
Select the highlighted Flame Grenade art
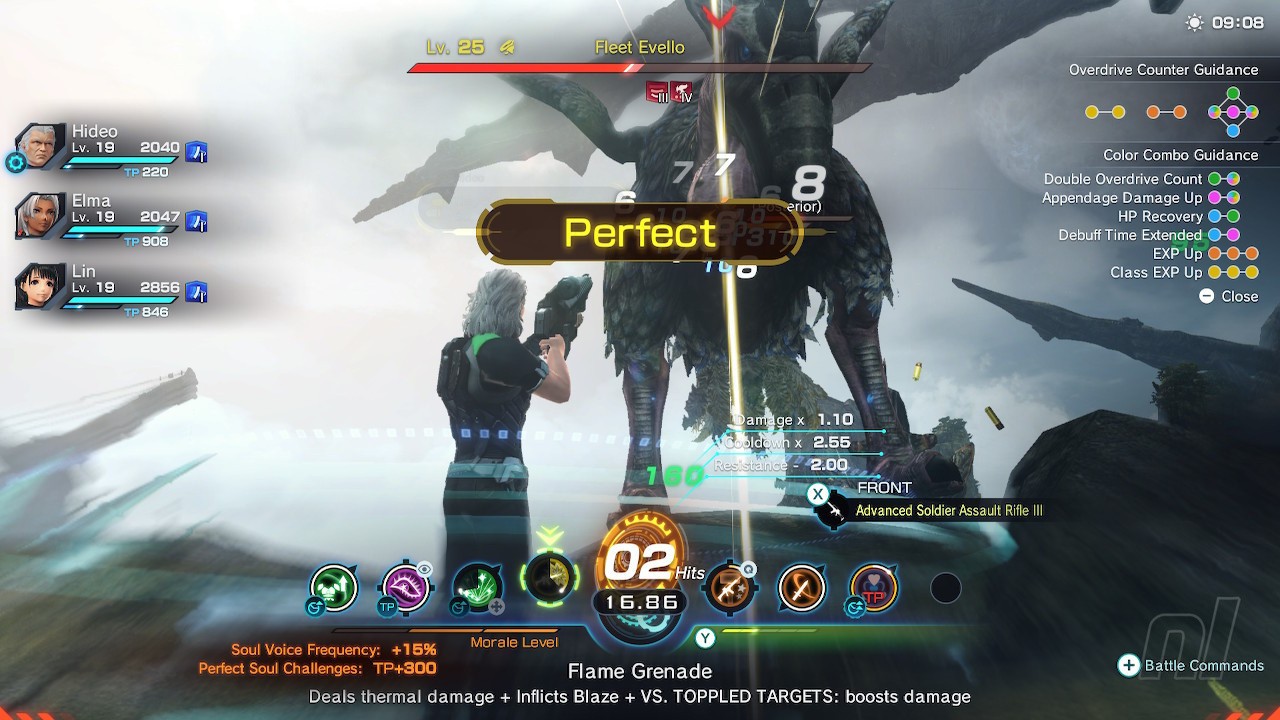tap(549, 577)
